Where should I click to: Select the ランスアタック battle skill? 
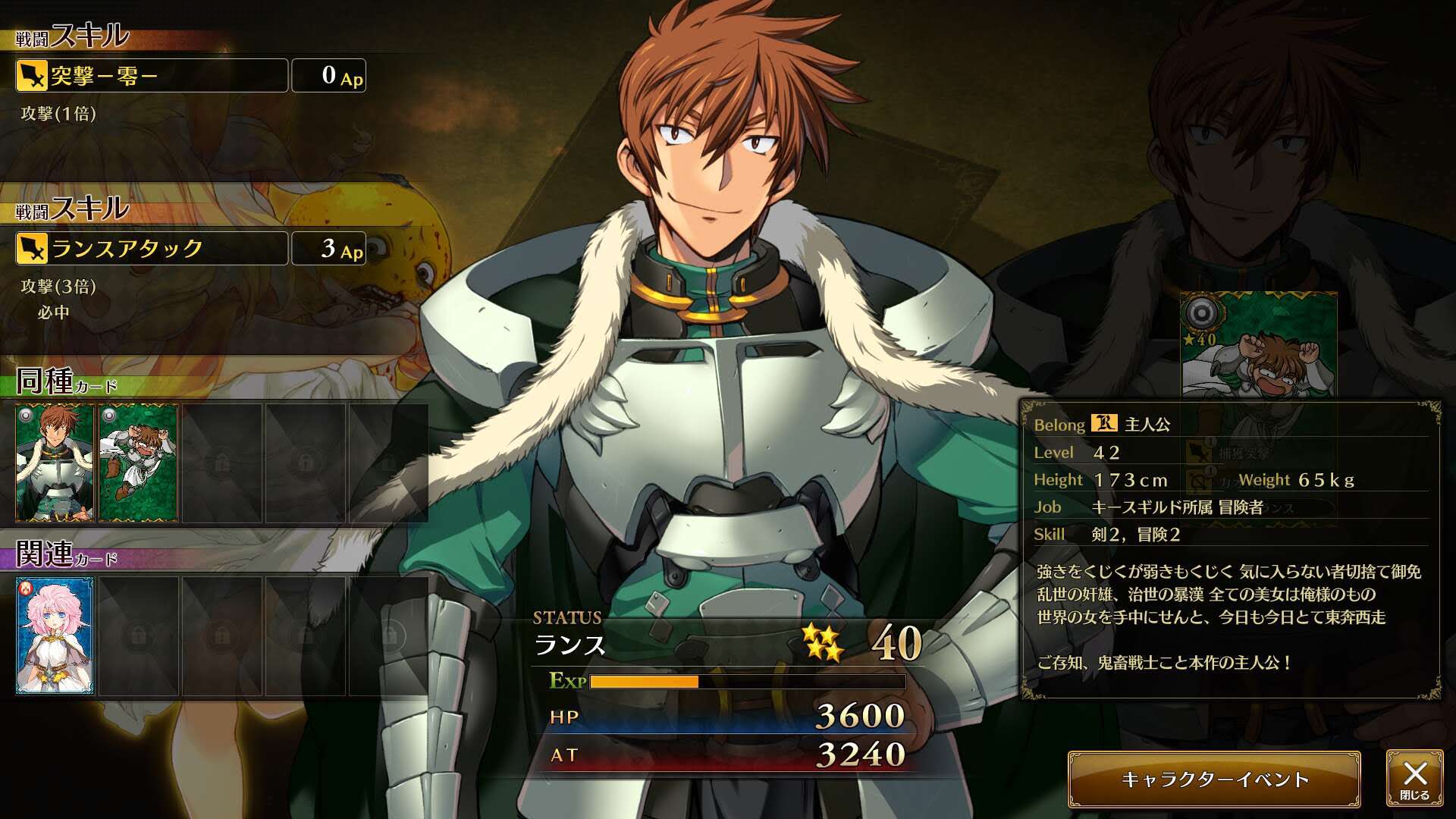click(152, 249)
